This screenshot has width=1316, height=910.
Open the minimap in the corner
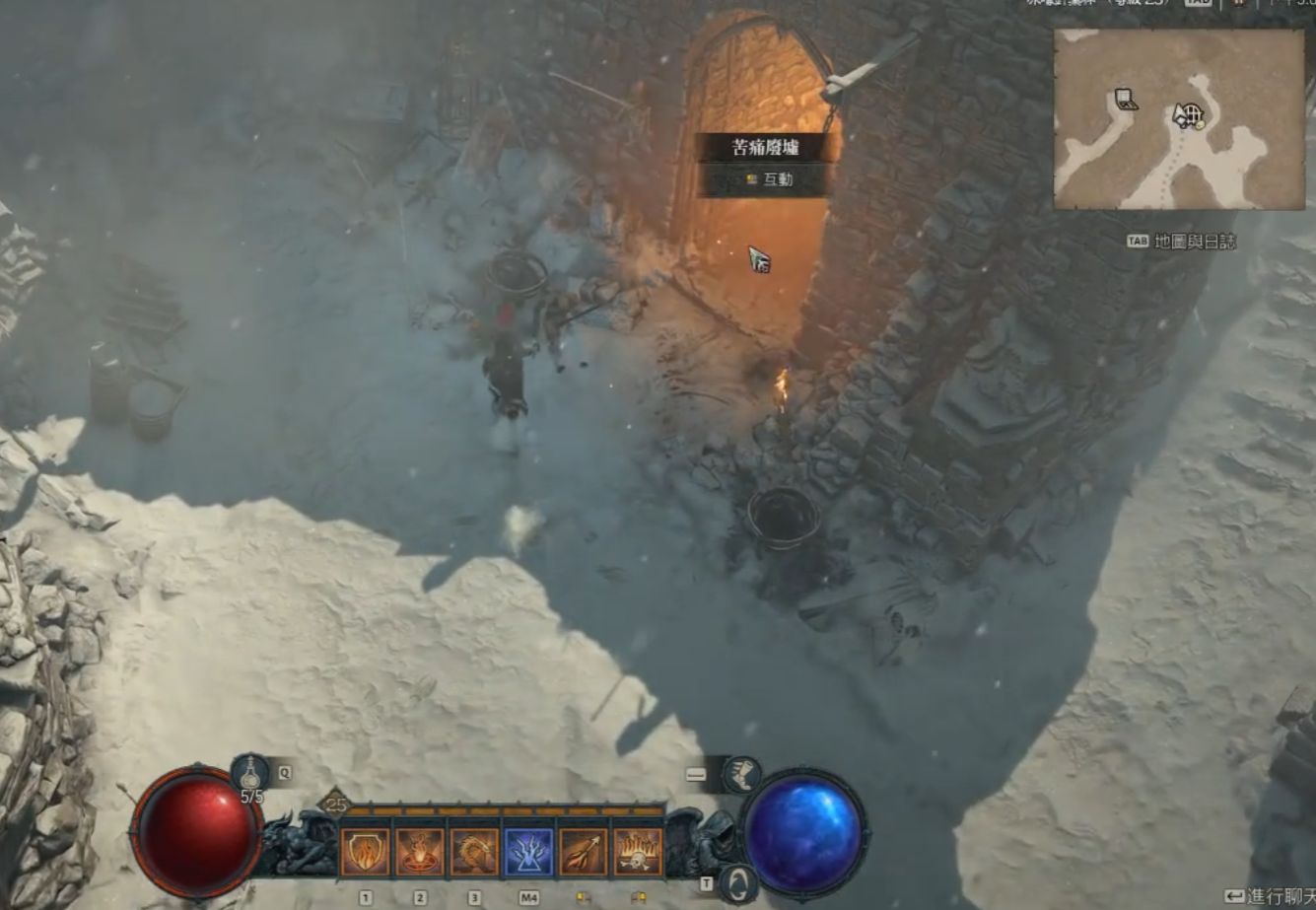1179,119
